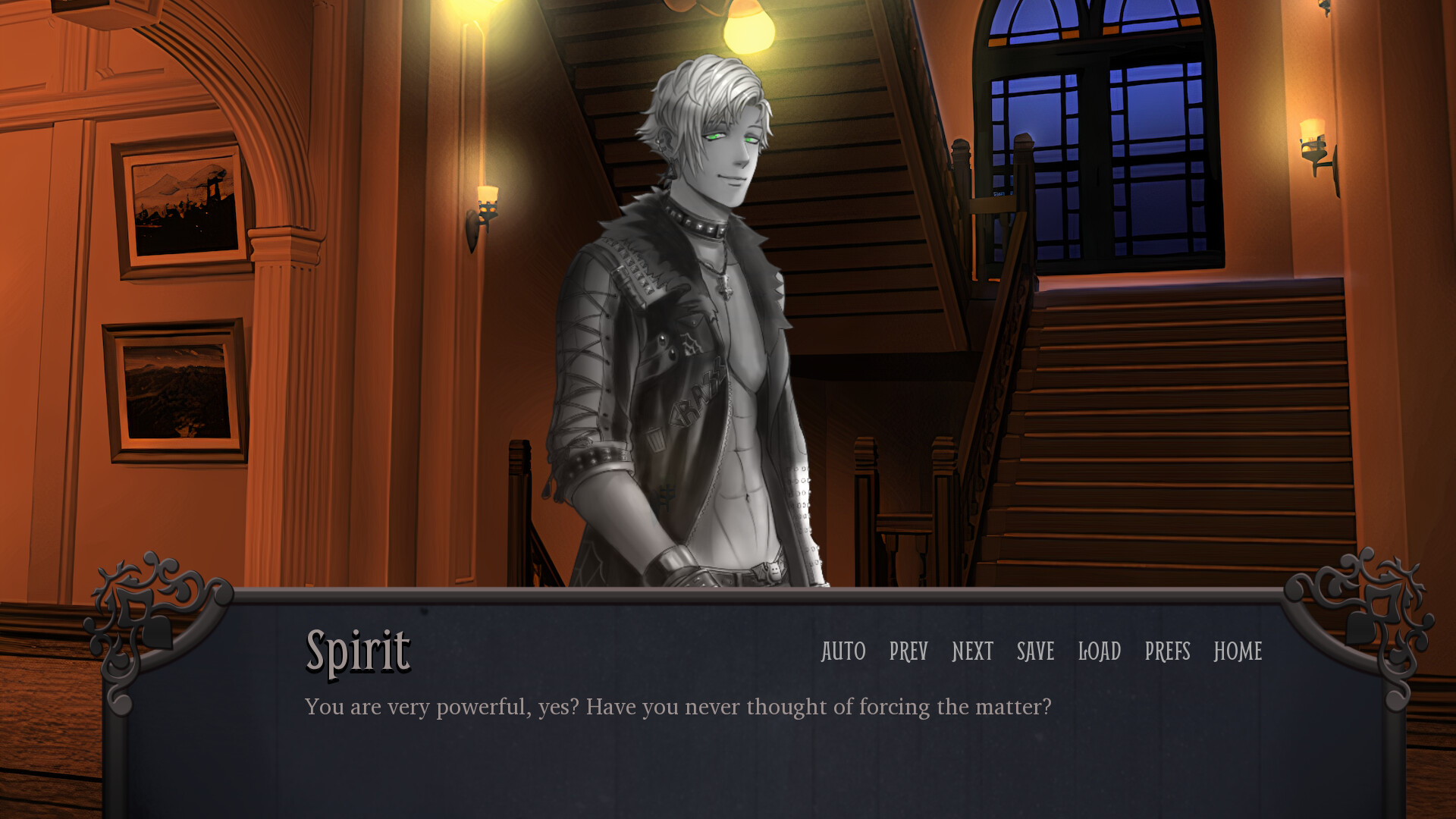Open the LOAD screen

pos(1101,652)
